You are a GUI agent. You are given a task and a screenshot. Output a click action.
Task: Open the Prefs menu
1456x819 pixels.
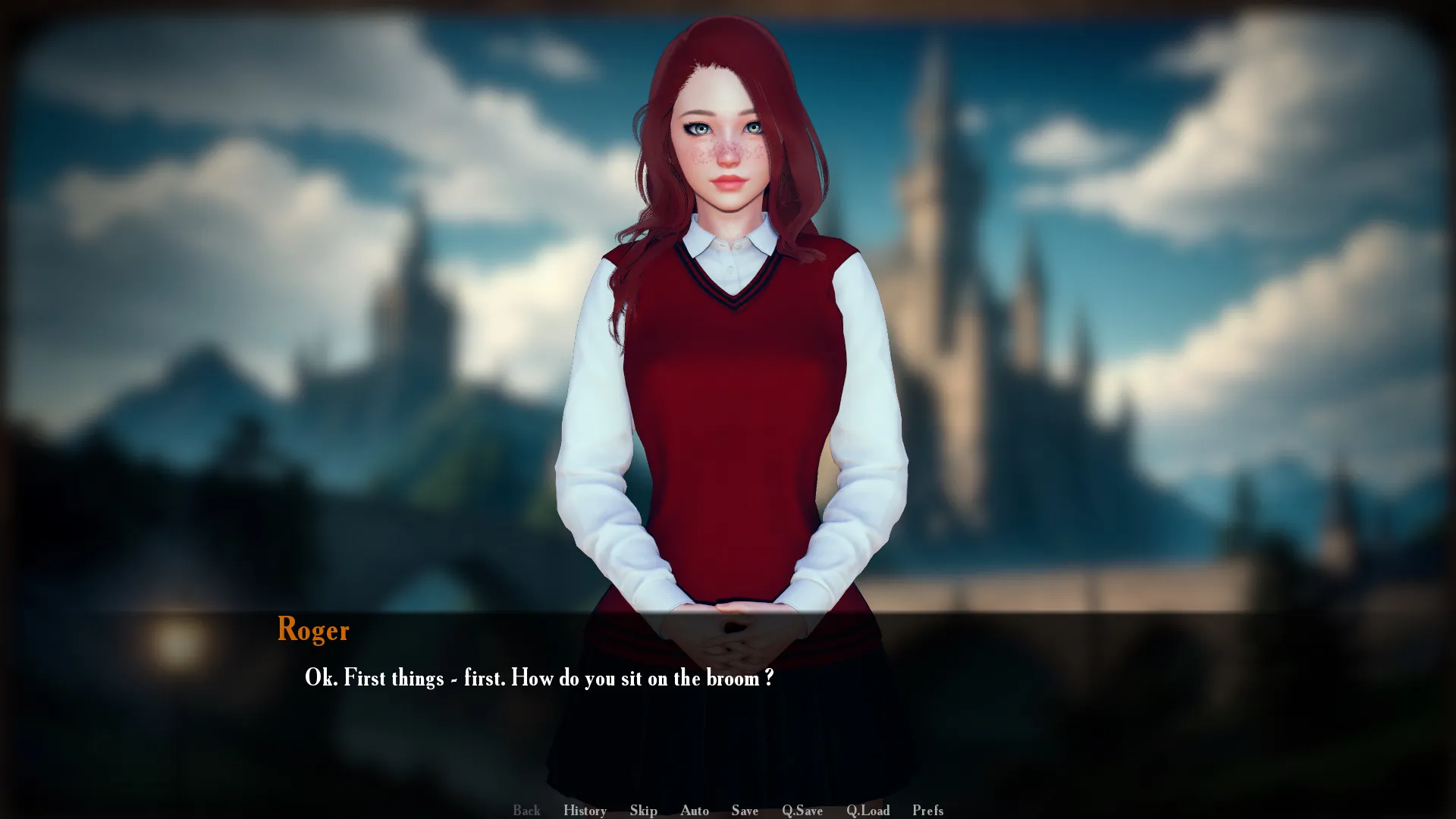pos(927,810)
